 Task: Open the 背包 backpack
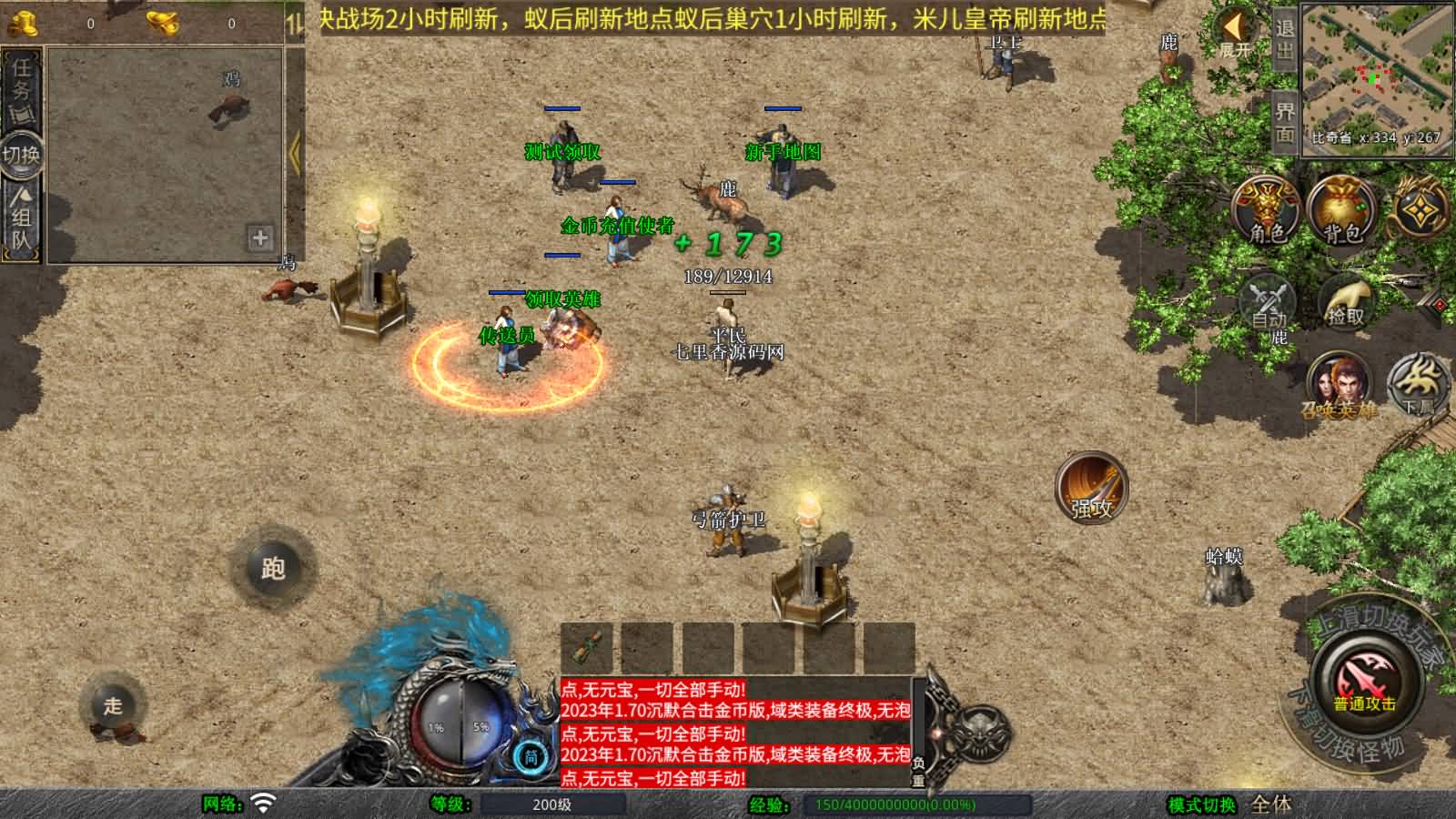tap(1341, 211)
